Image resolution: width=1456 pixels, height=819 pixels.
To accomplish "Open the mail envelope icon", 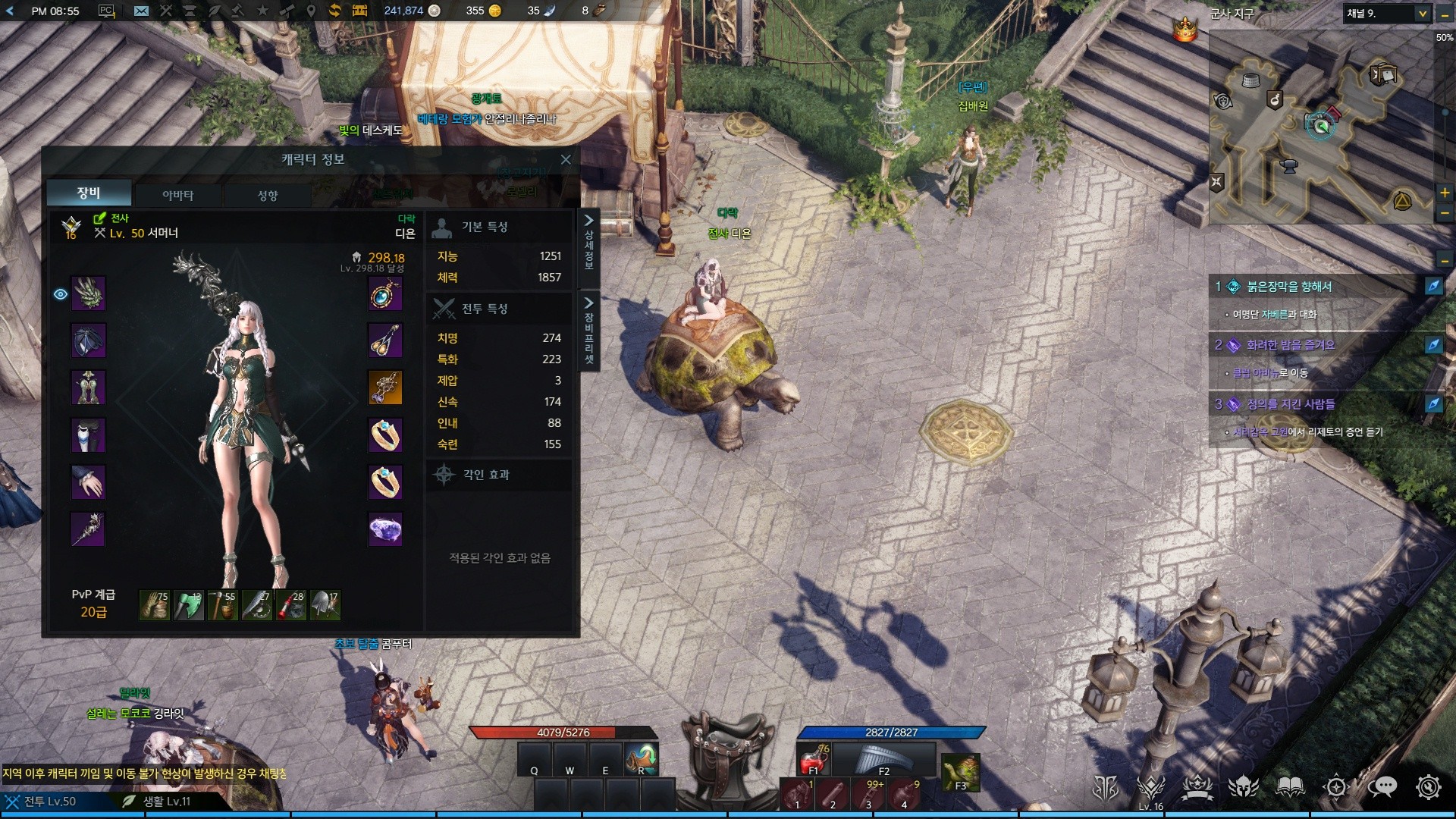I will point(141,11).
